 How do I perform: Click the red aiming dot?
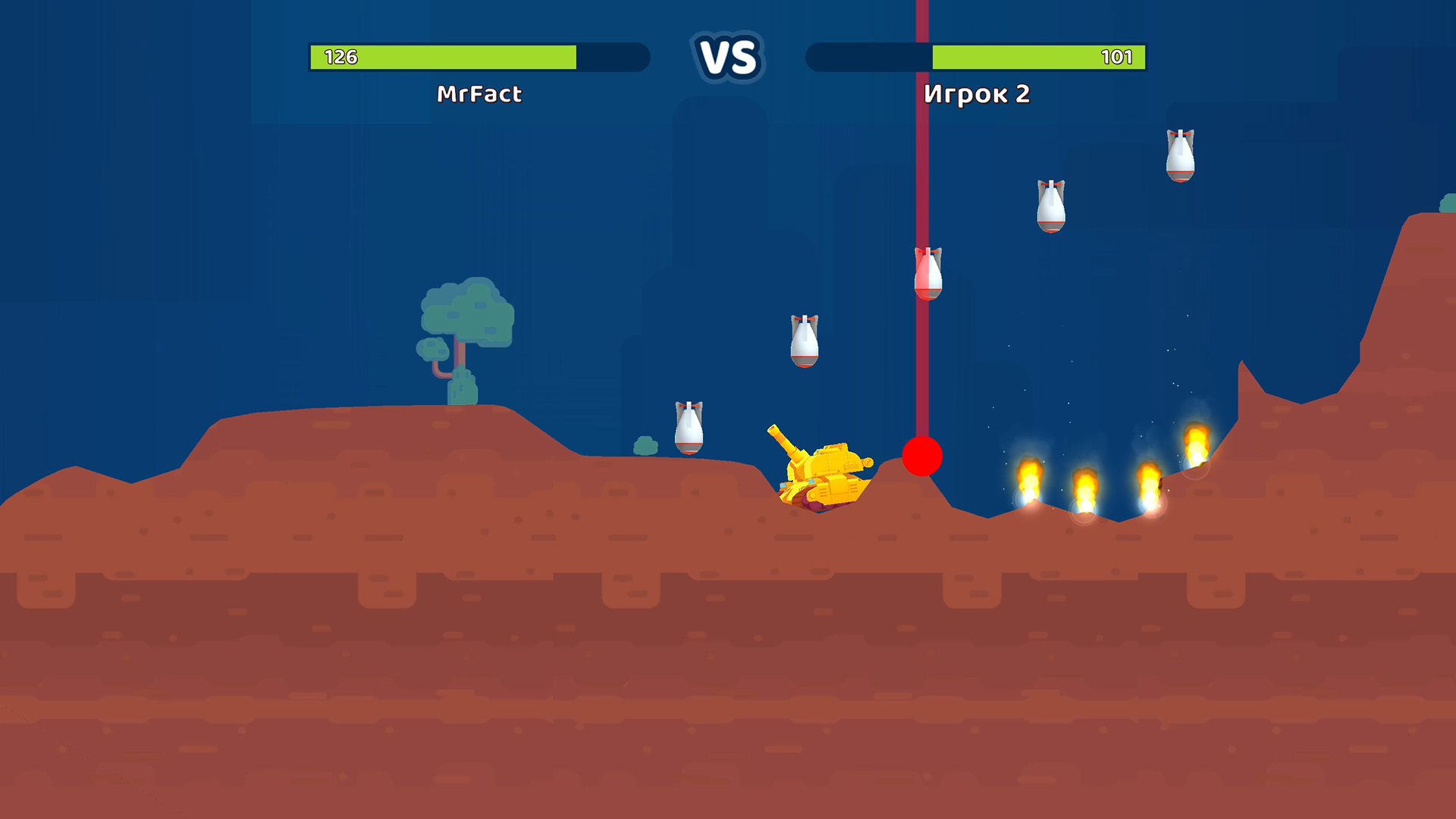point(921,457)
